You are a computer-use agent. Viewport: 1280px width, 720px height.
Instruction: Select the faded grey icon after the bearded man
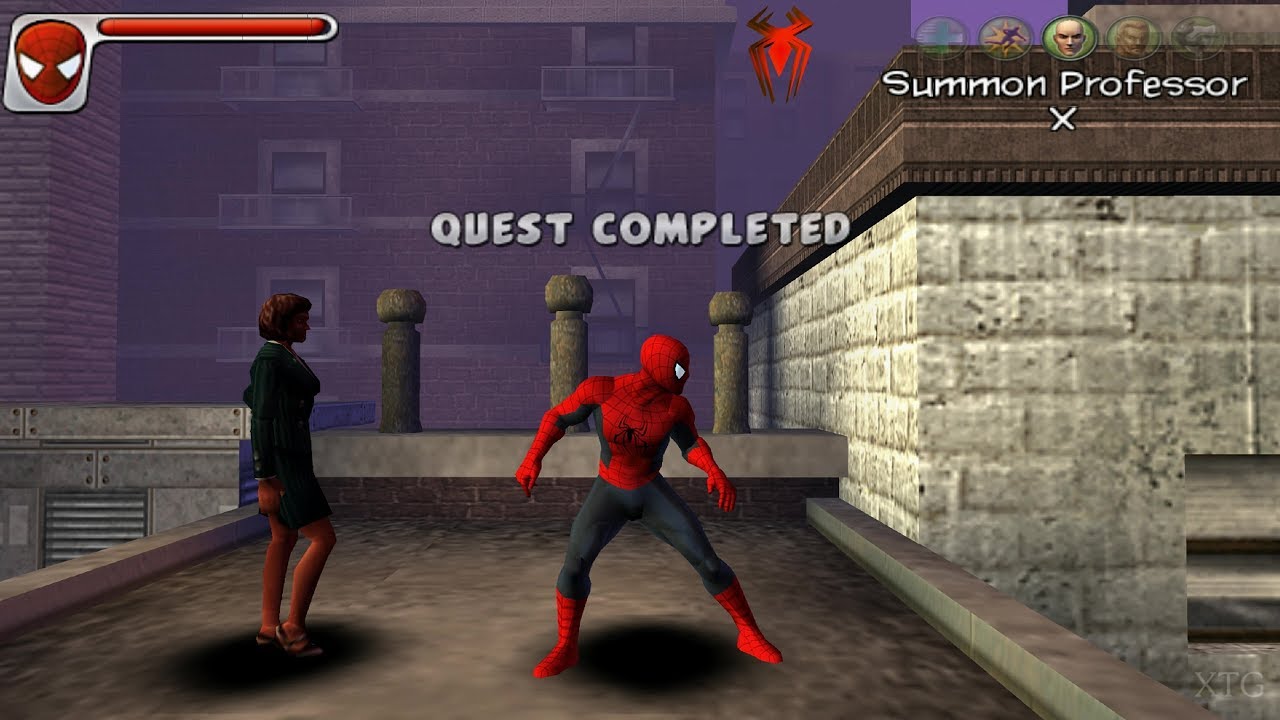click(1196, 38)
